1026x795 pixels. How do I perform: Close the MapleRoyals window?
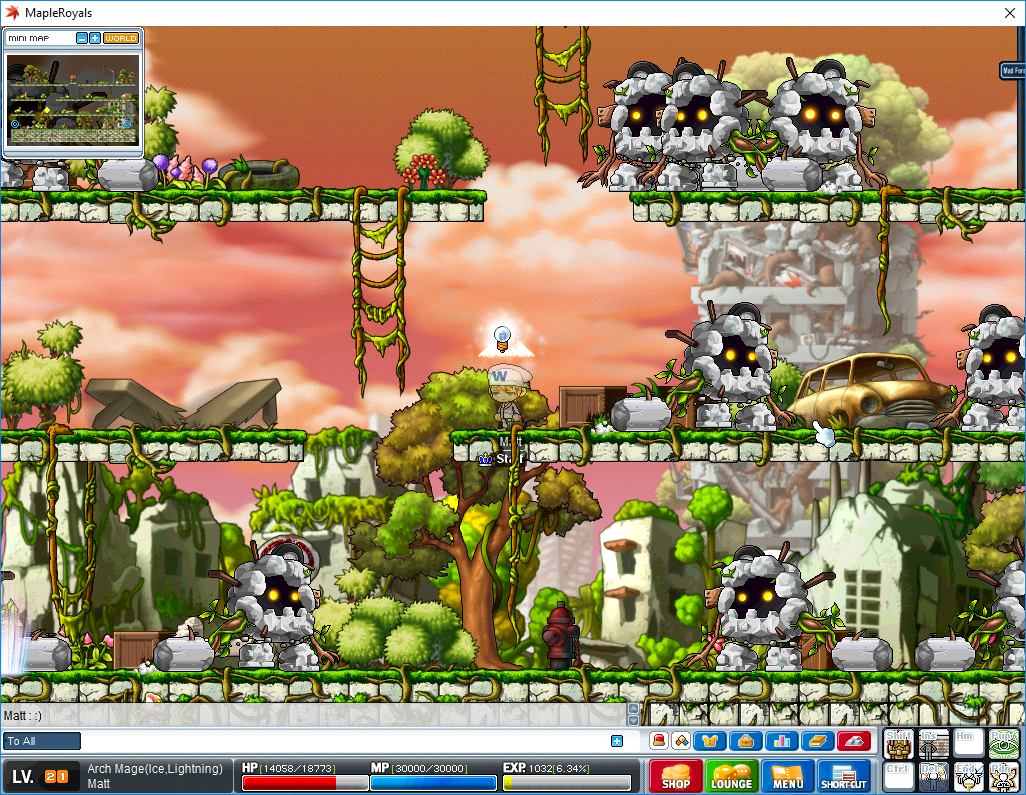[x=1006, y=13]
